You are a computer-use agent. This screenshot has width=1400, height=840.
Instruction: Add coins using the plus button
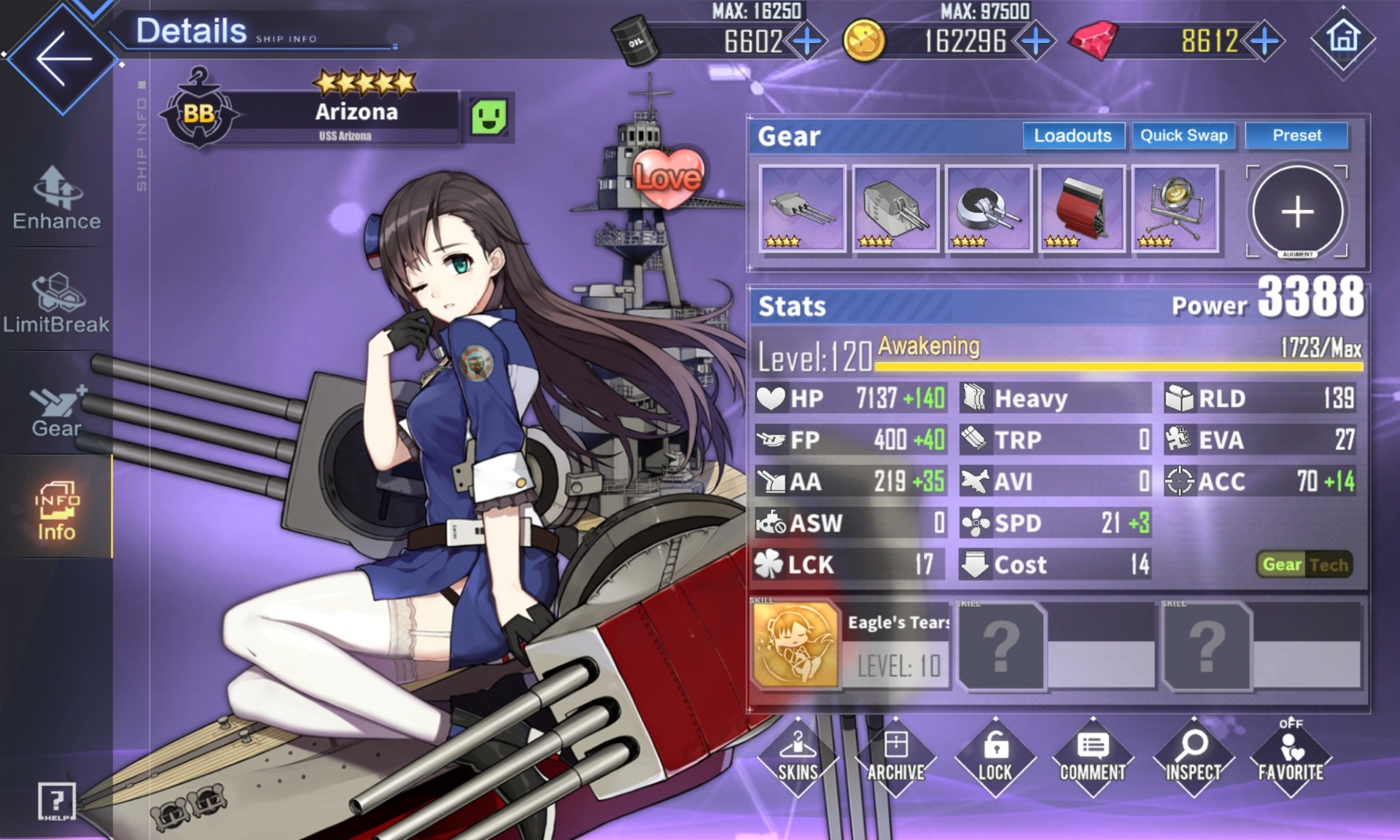(1035, 41)
